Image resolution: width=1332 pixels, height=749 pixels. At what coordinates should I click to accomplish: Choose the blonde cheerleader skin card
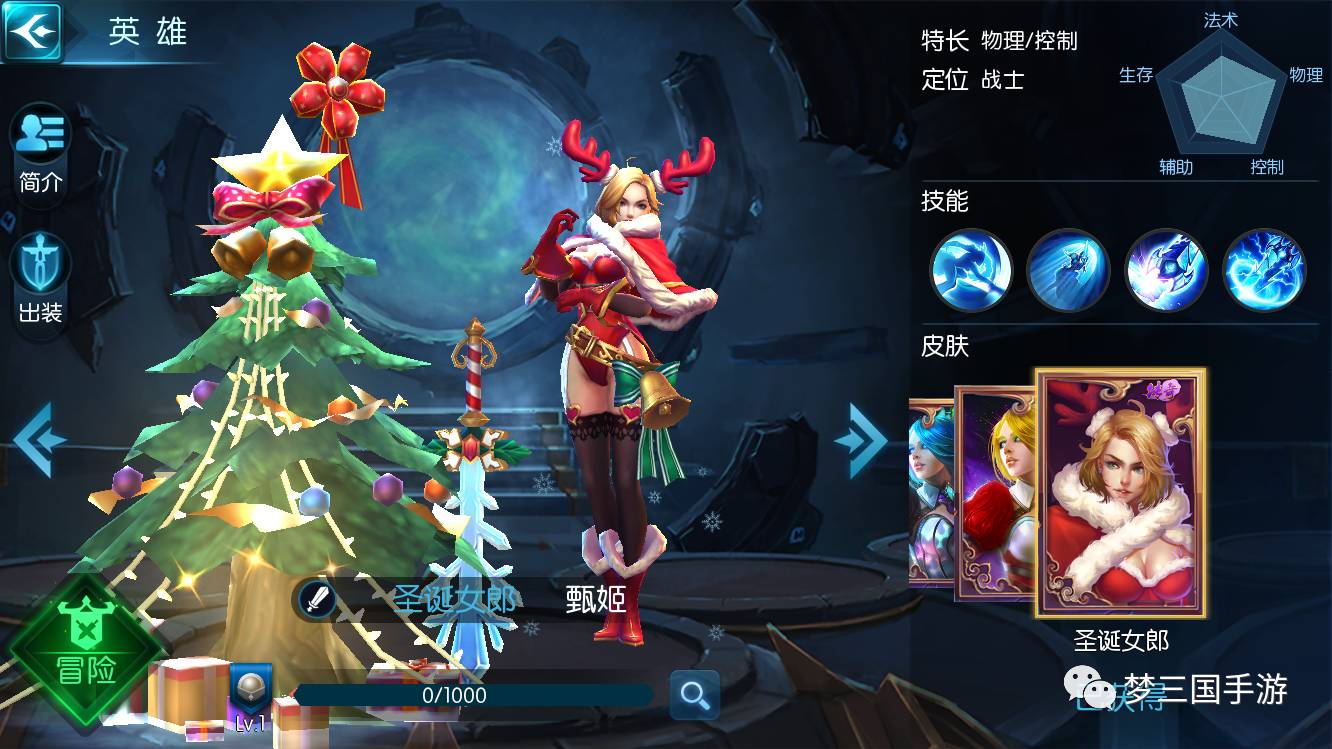(x=994, y=493)
